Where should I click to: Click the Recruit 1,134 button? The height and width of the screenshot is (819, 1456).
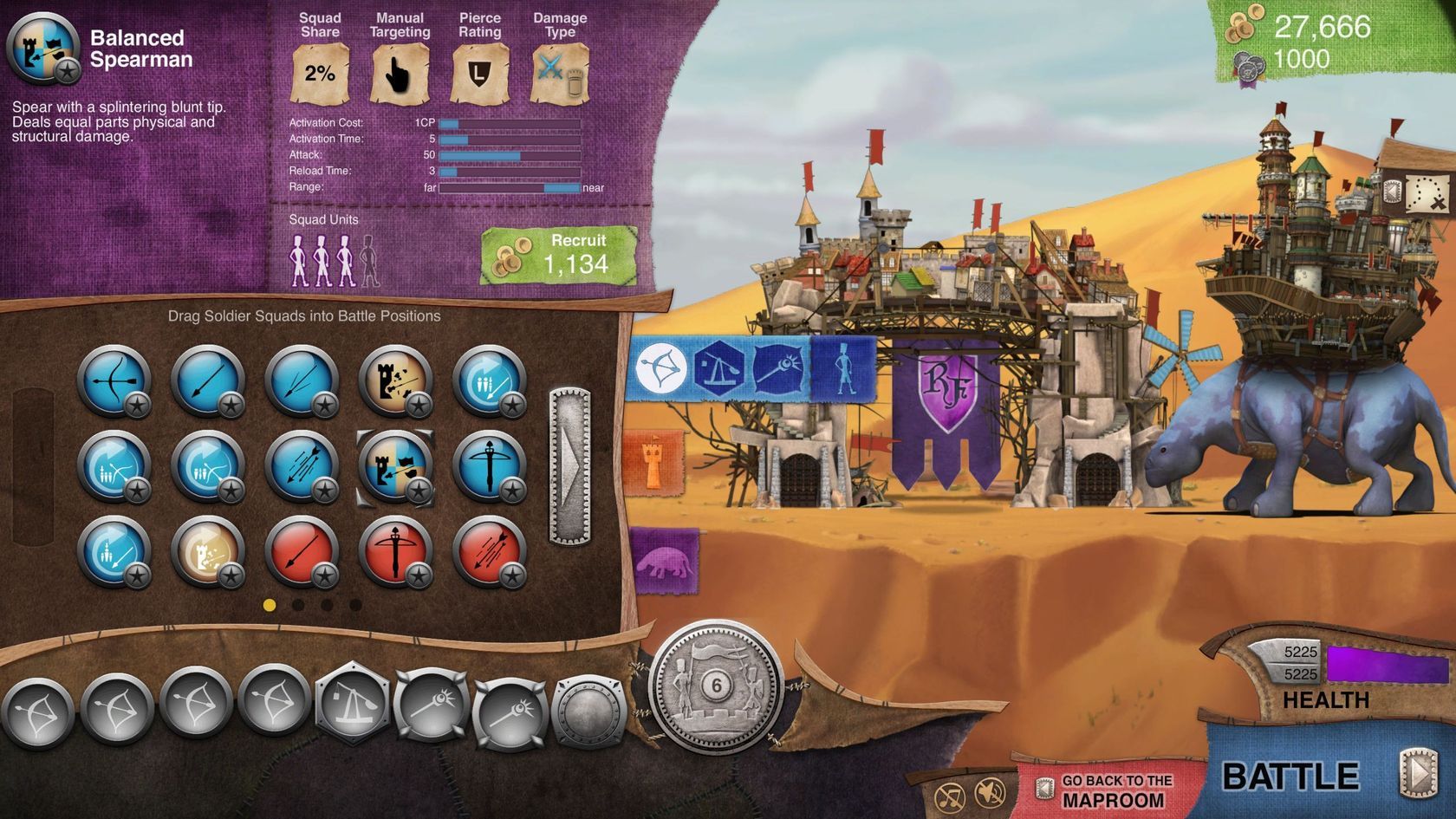click(560, 254)
